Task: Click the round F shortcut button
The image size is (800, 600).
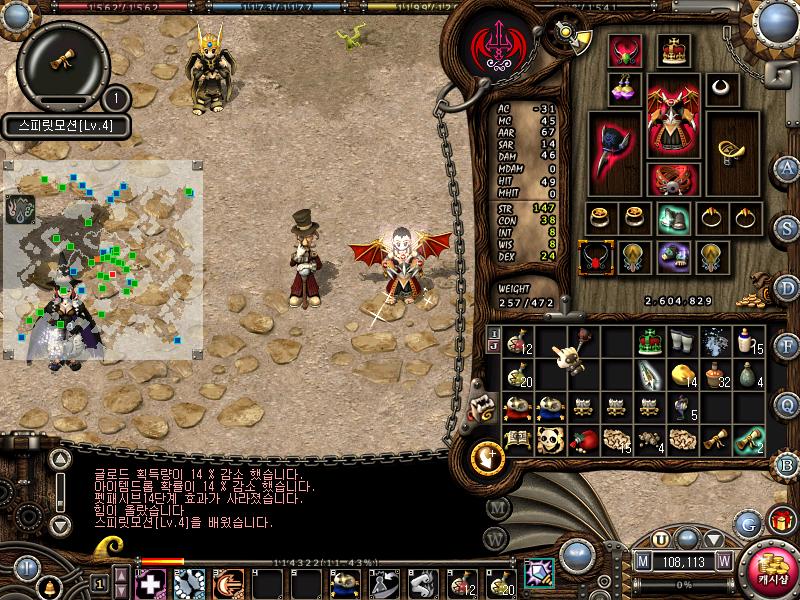Action: point(786,347)
